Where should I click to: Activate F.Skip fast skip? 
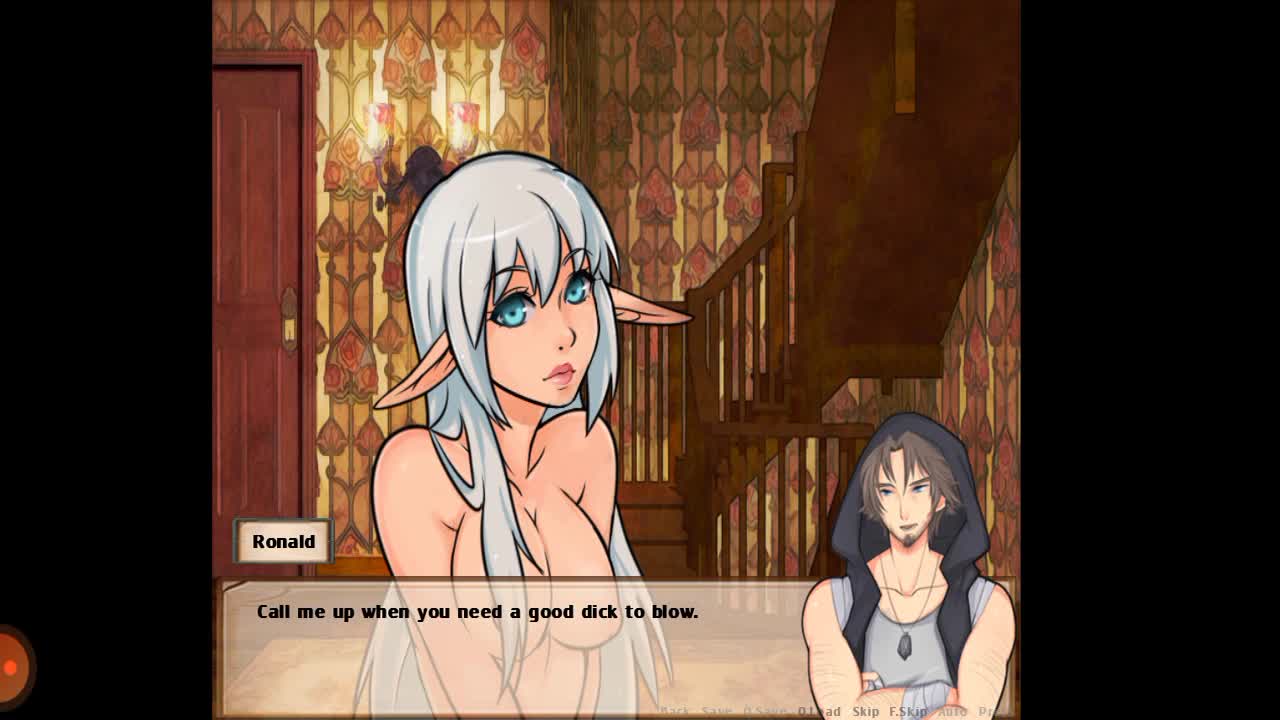908,711
